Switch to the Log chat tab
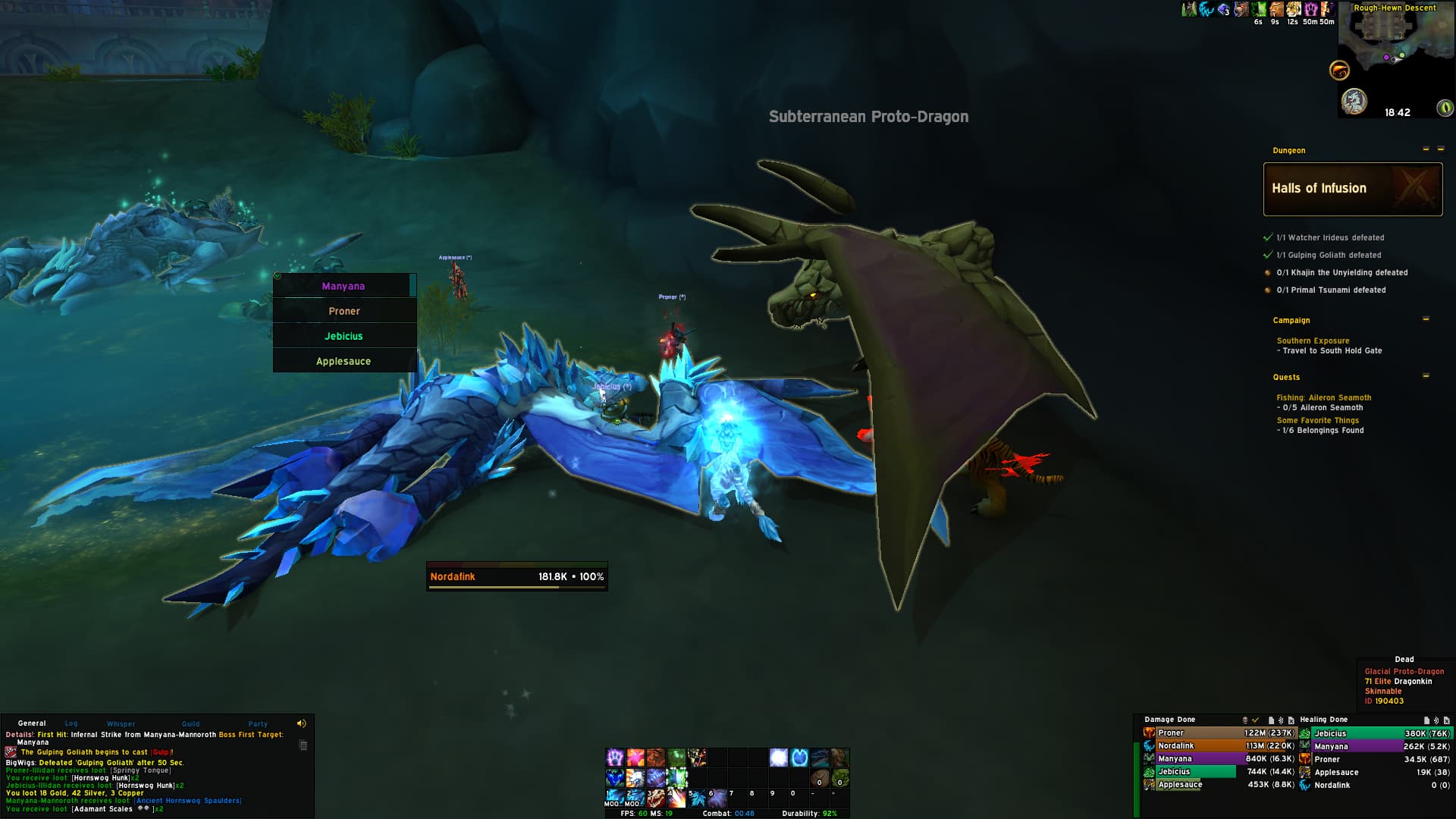This screenshot has width=1456, height=819. tap(70, 723)
